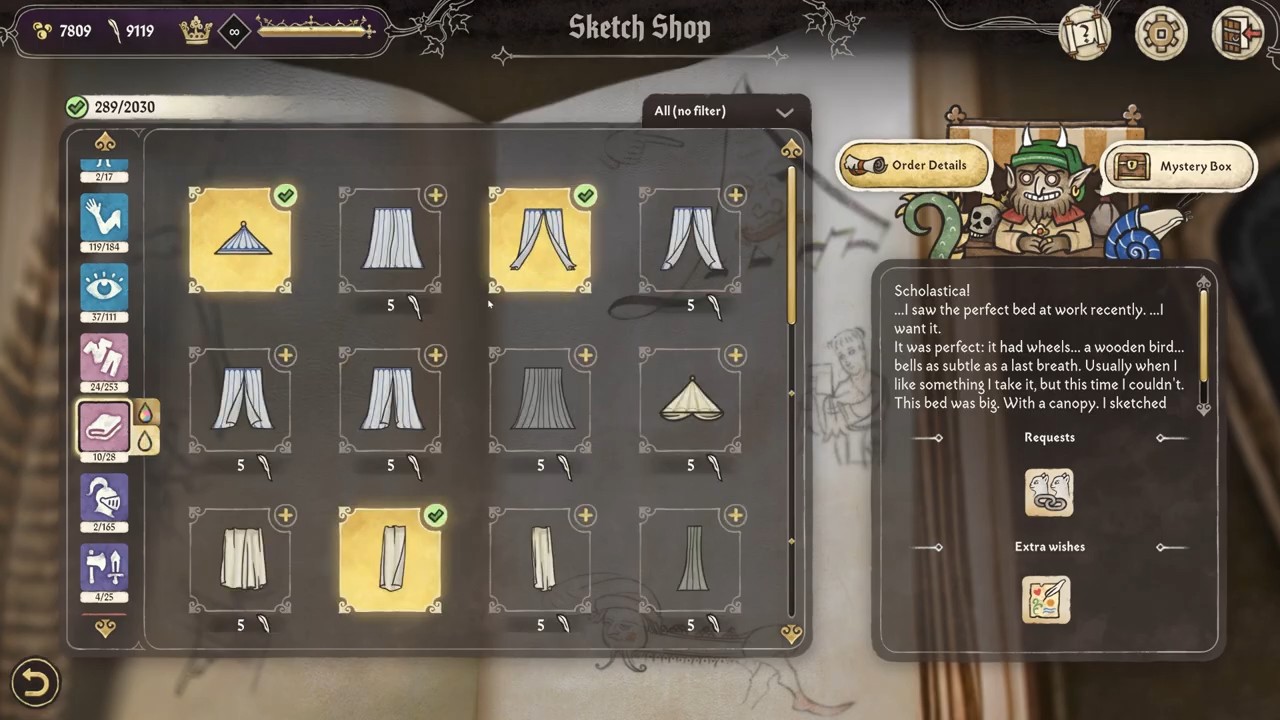
Task: Exit the shop via door icon
Action: click(x=1237, y=34)
